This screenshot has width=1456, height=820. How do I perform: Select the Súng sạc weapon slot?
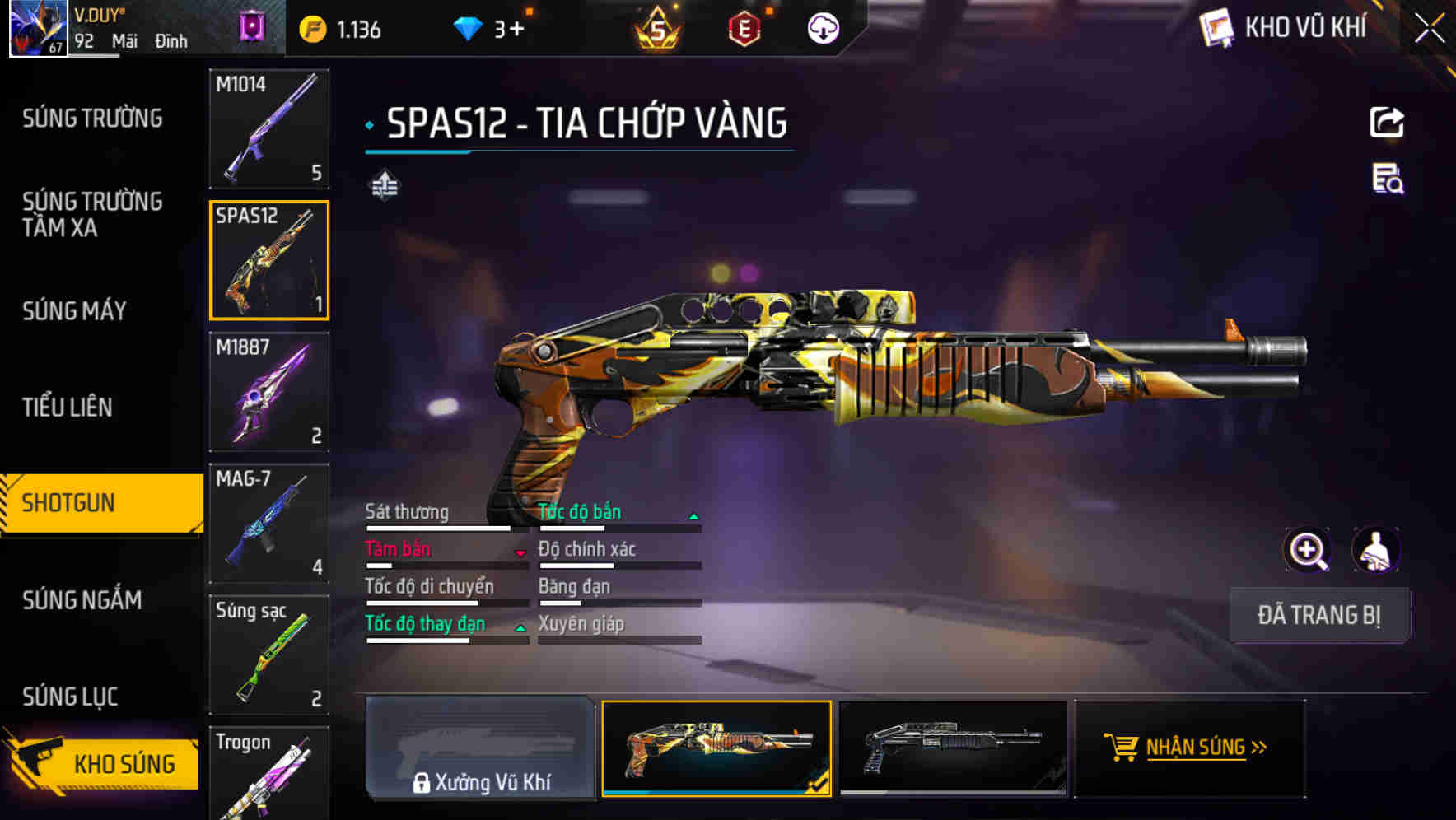click(268, 655)
